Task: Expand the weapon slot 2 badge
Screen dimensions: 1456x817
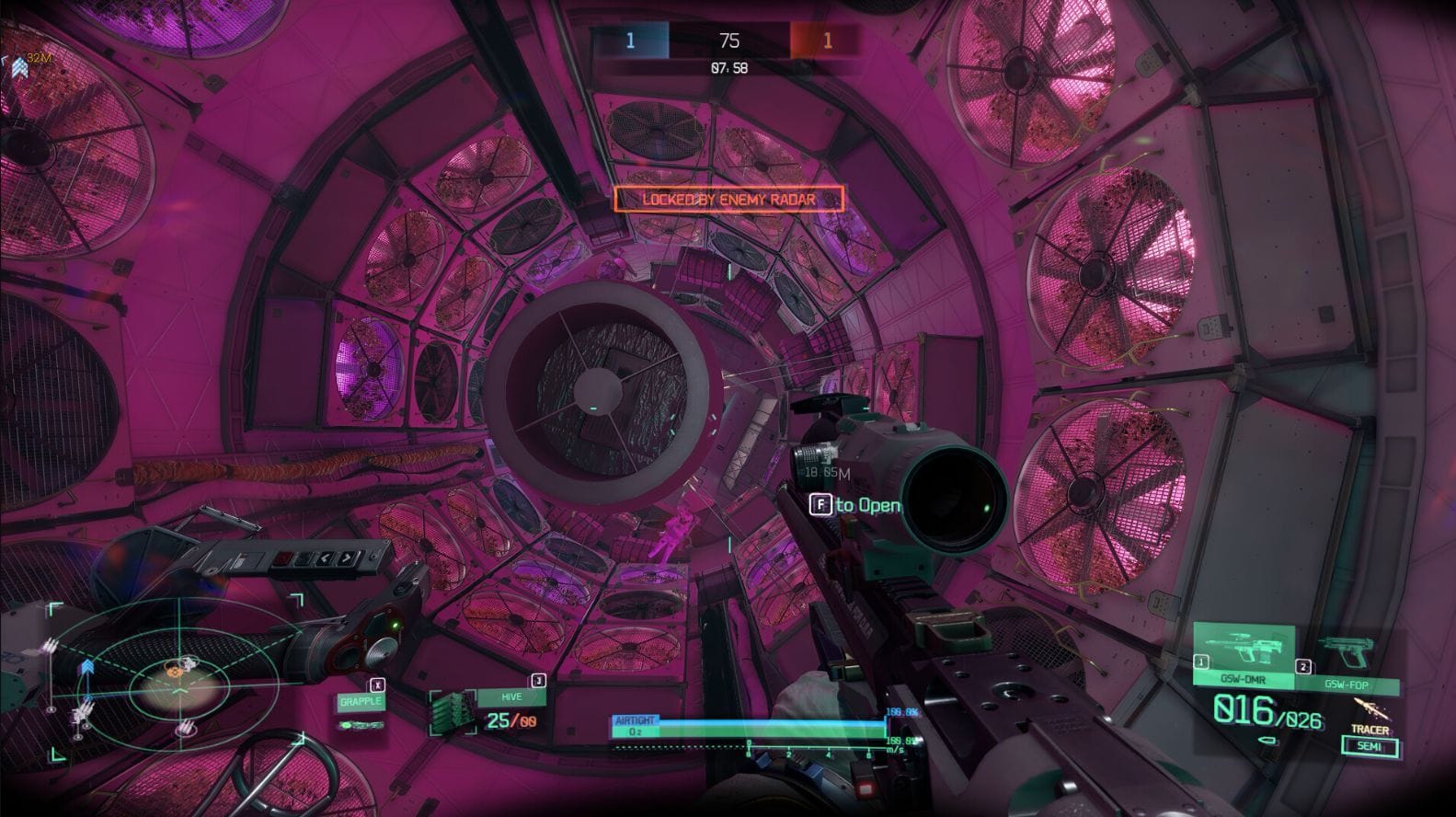Action: 1304,667
